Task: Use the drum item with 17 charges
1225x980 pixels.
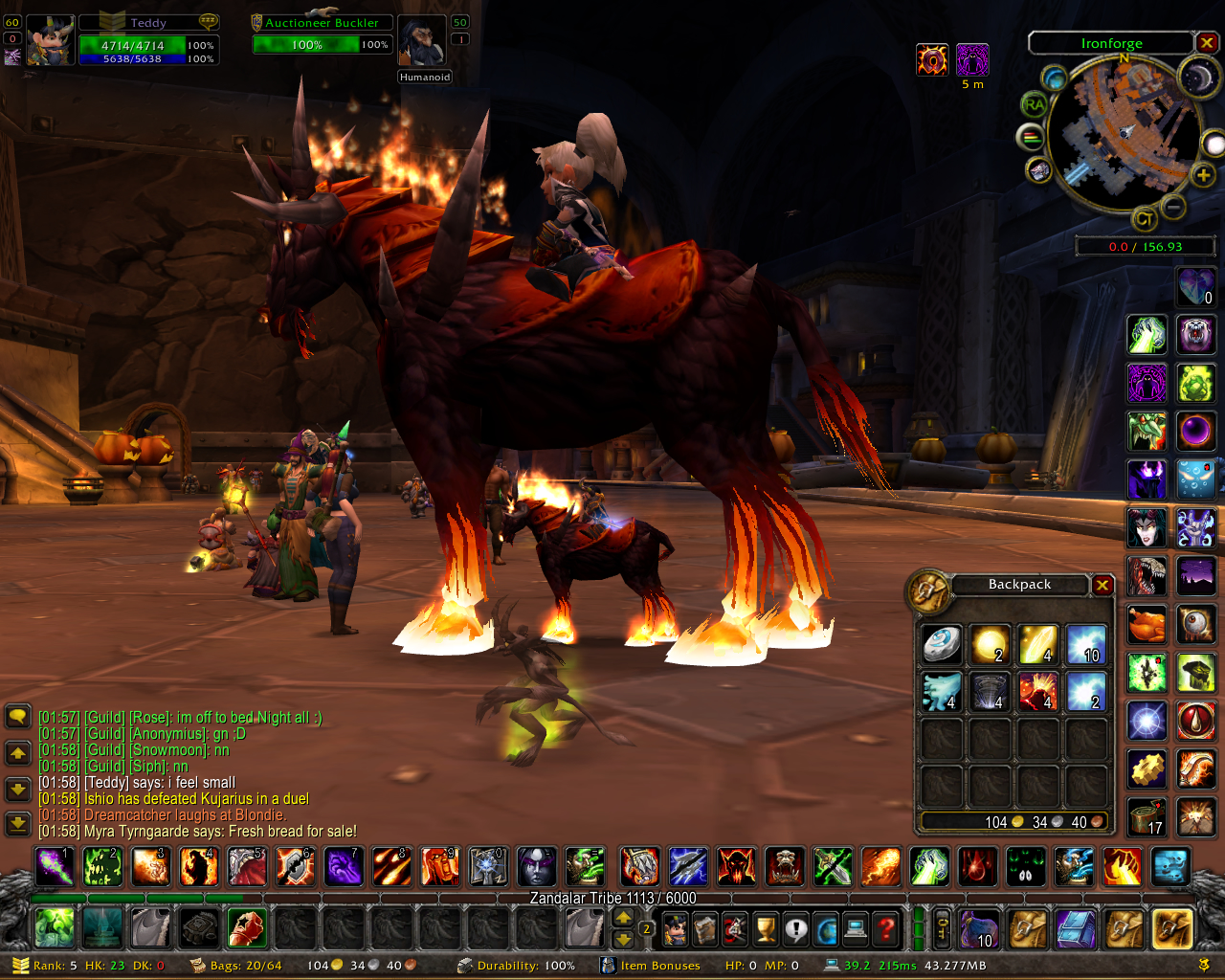Action: tap(1147, 815)
